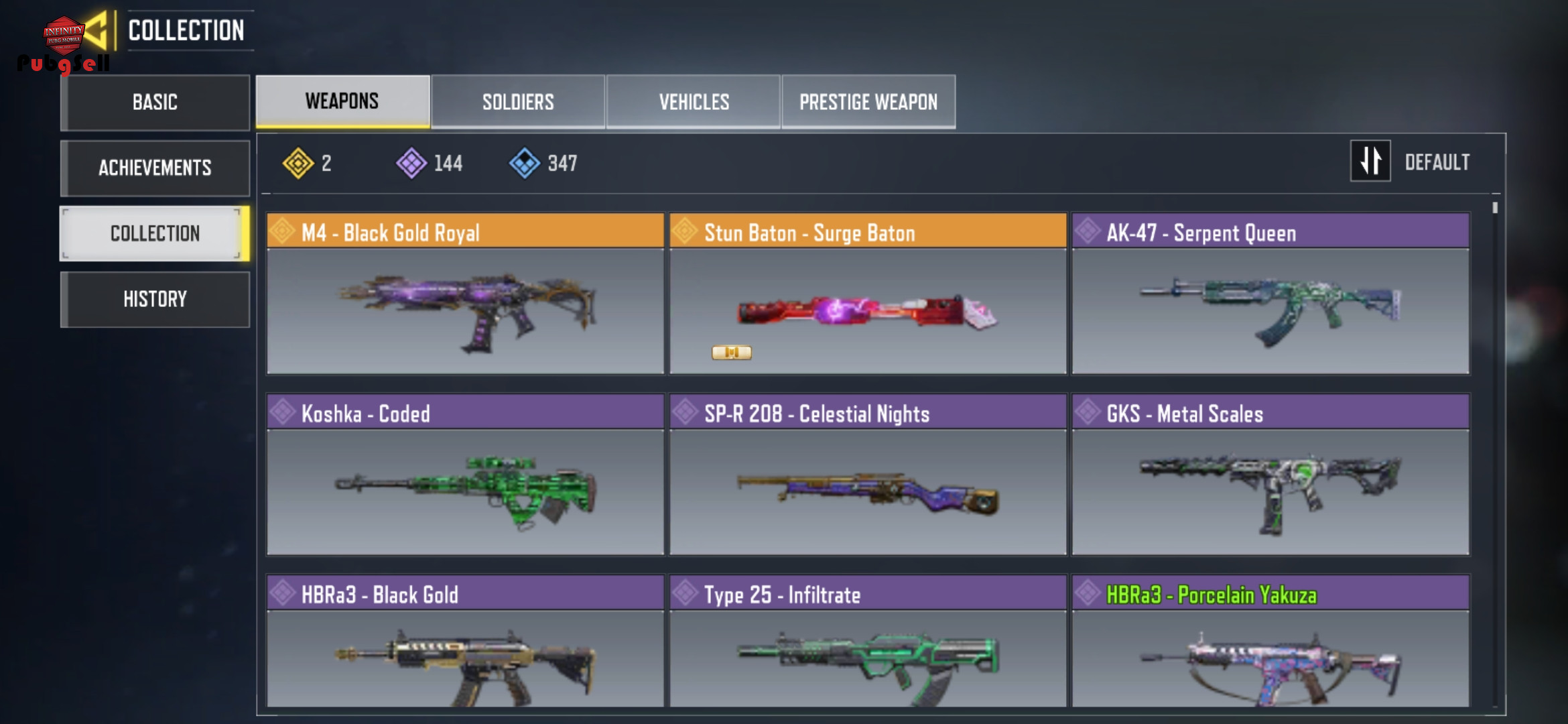The width and height of the screenshot is (1568, 724).
Task: Switch to the Prestige Weapon tab
Action: click(868, 102)
